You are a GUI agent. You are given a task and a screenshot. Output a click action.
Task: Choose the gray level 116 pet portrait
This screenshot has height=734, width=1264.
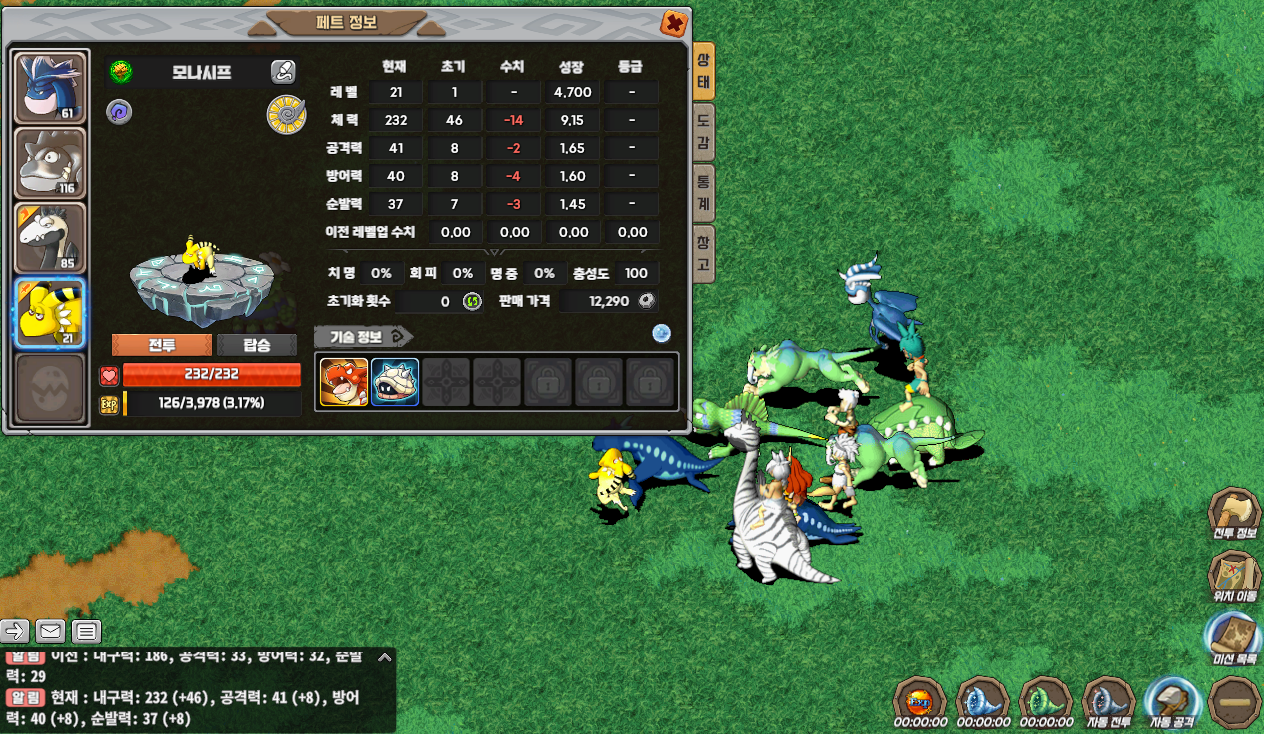[x=50, y=163]
